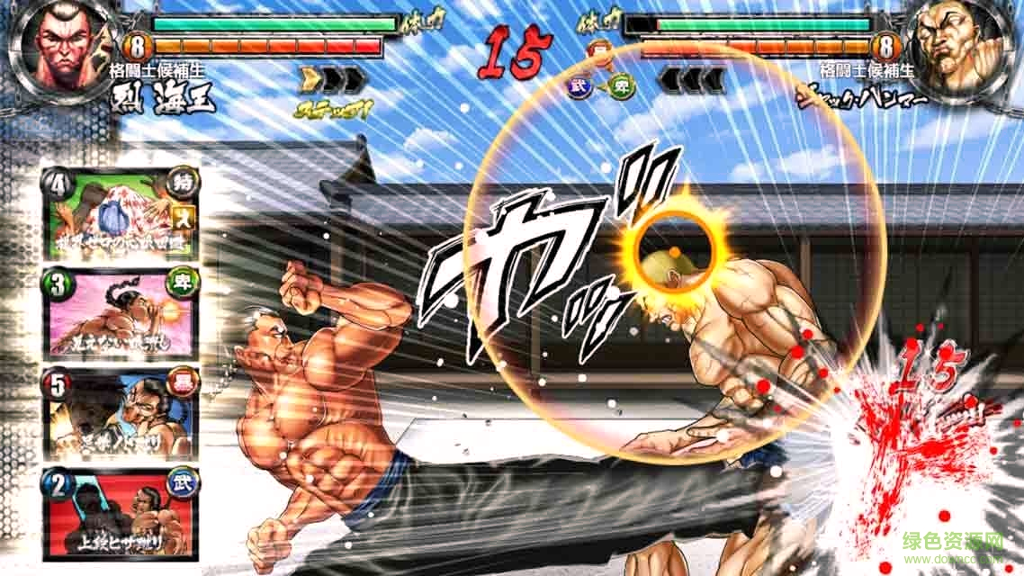Viewport: 1024px width, 576px height.
Task: Pick the red cost-2 knee kick card
Action: click(120, 514)
